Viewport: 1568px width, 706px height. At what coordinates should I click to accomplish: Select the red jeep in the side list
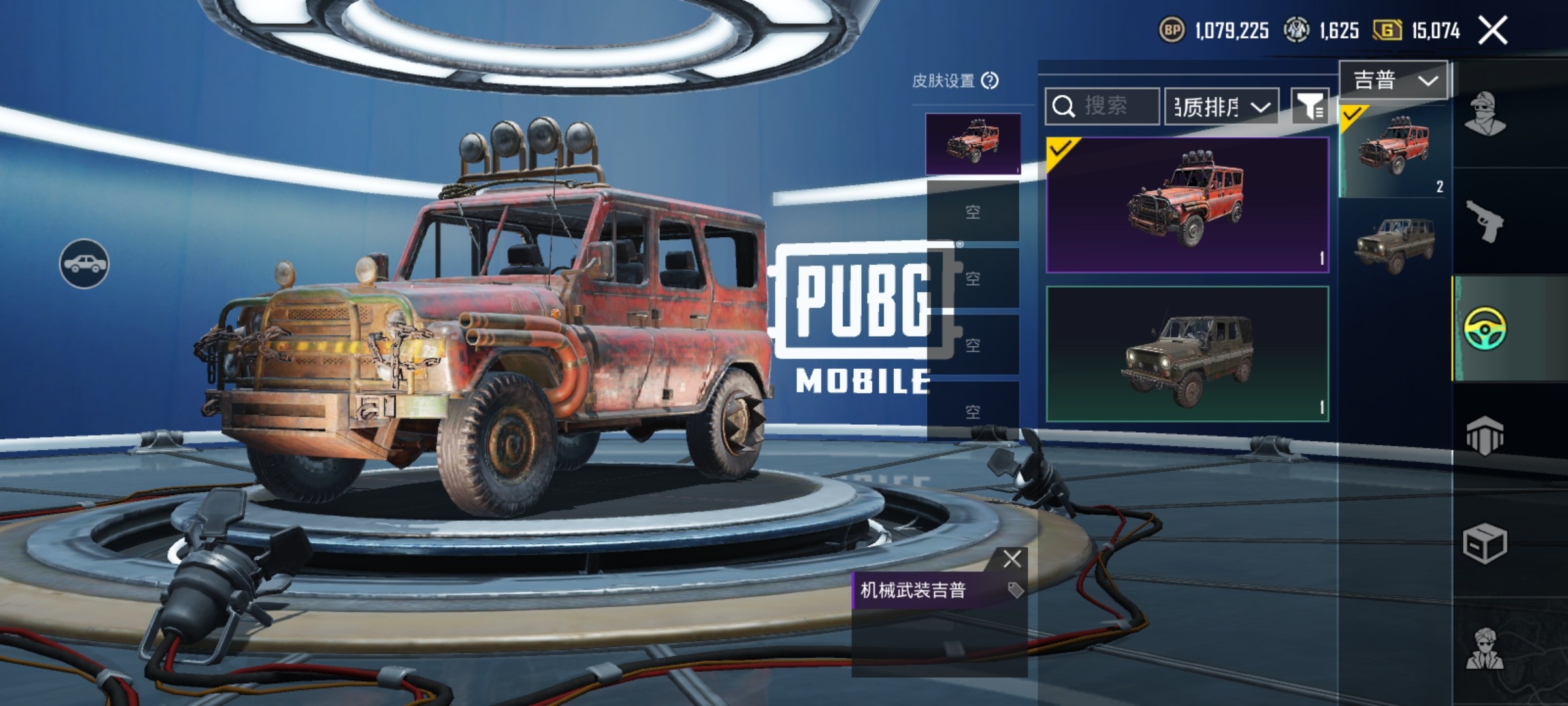click(1394, 150)
